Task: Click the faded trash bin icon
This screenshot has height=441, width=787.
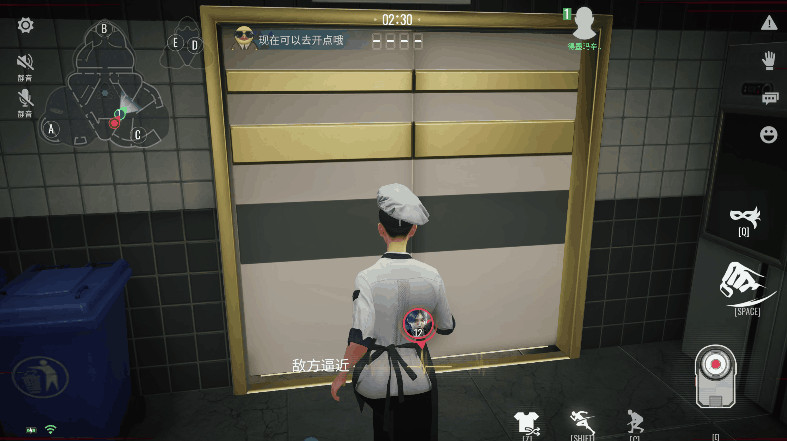Action: [40, 377]
